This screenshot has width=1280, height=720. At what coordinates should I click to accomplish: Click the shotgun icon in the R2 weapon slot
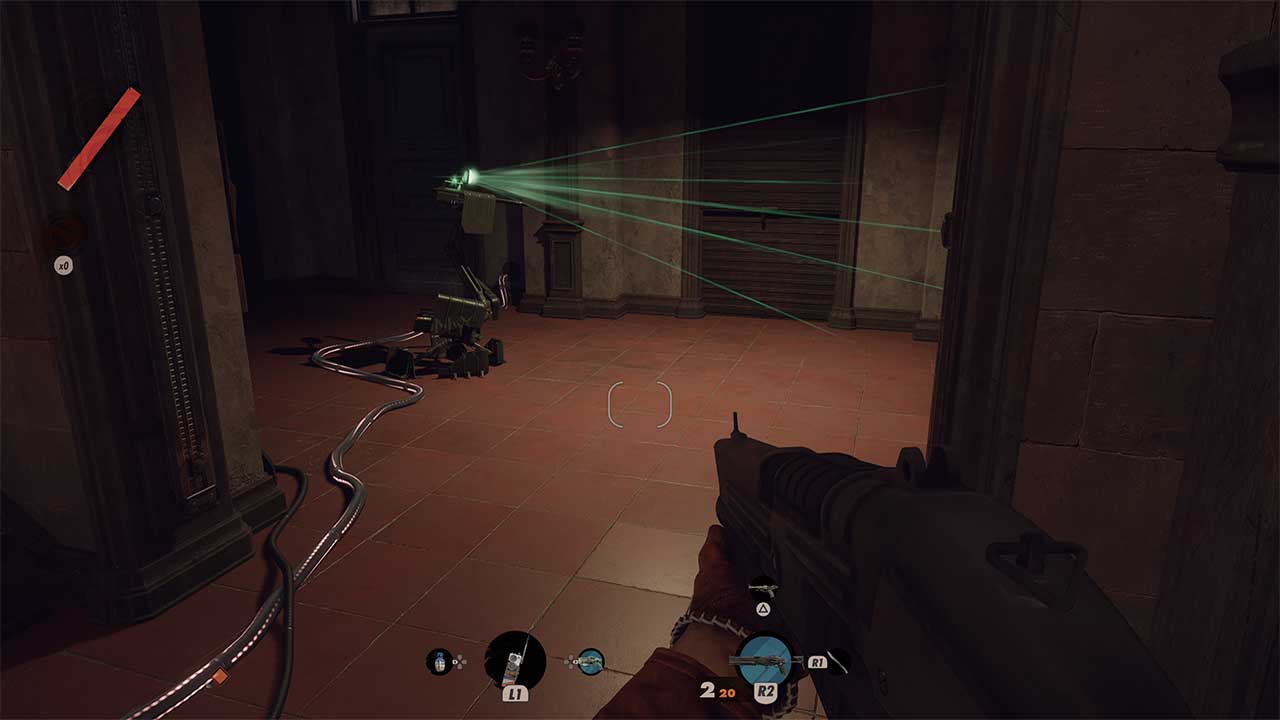[763, 660]
